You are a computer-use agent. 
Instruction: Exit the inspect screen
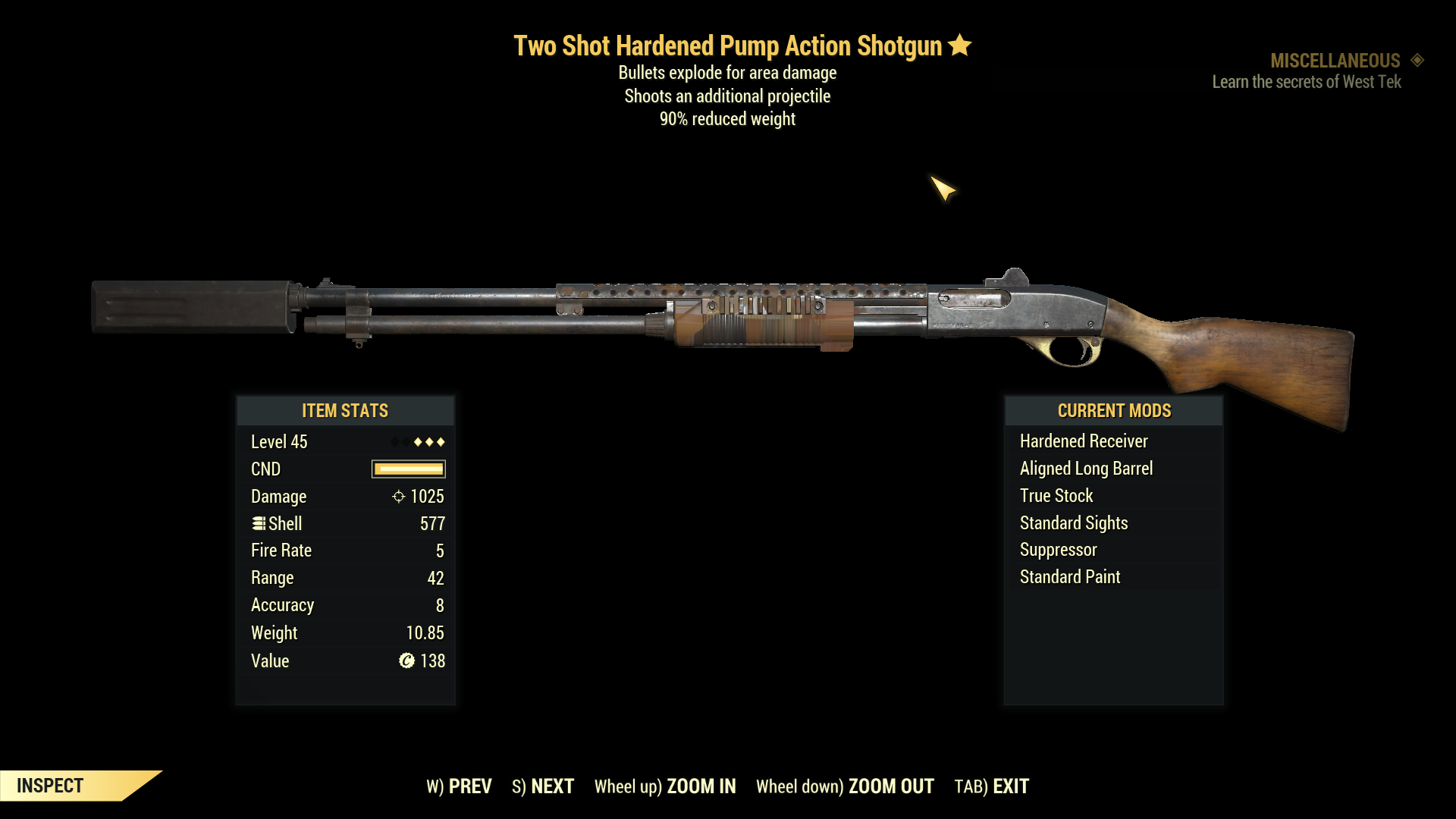click(991, 786)
